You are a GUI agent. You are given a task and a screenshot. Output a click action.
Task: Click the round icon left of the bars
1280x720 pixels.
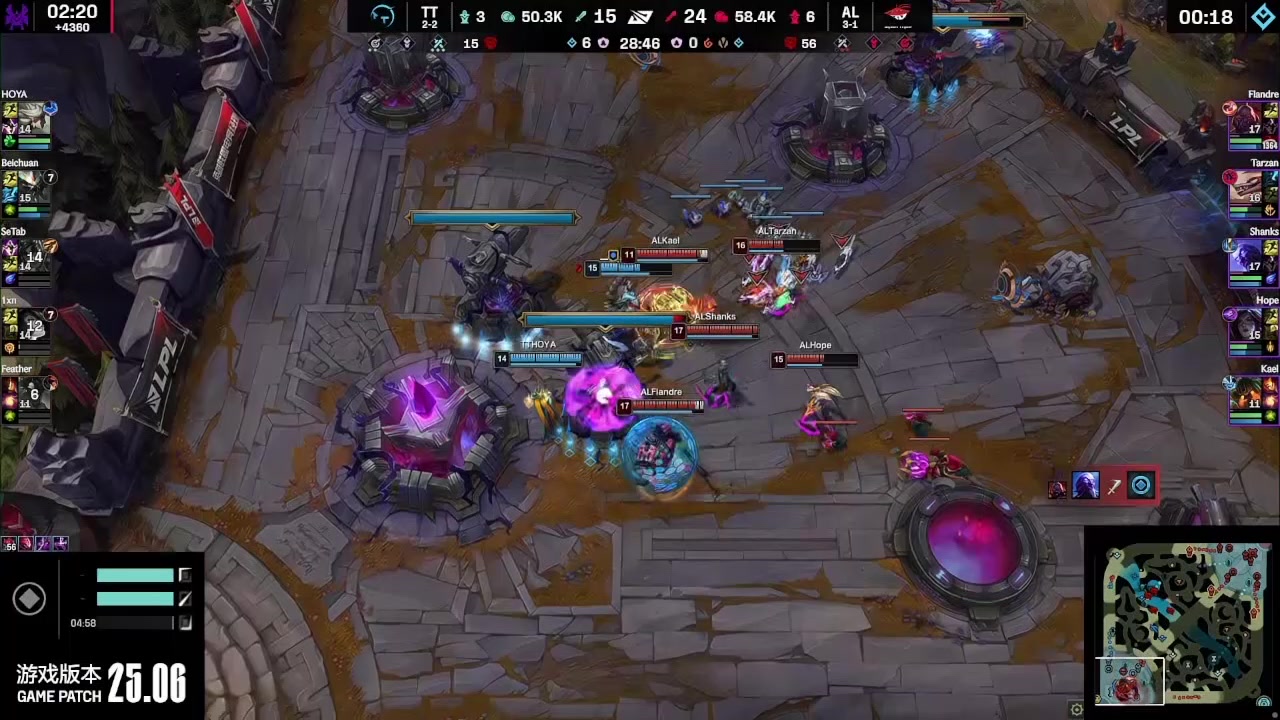point(29,598)
